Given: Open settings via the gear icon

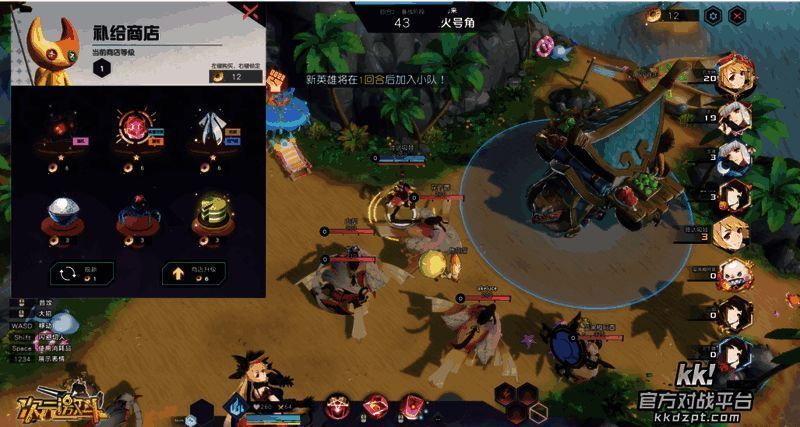Looking at the screenshot, I should pyautogui.click(x=713, y=15).
